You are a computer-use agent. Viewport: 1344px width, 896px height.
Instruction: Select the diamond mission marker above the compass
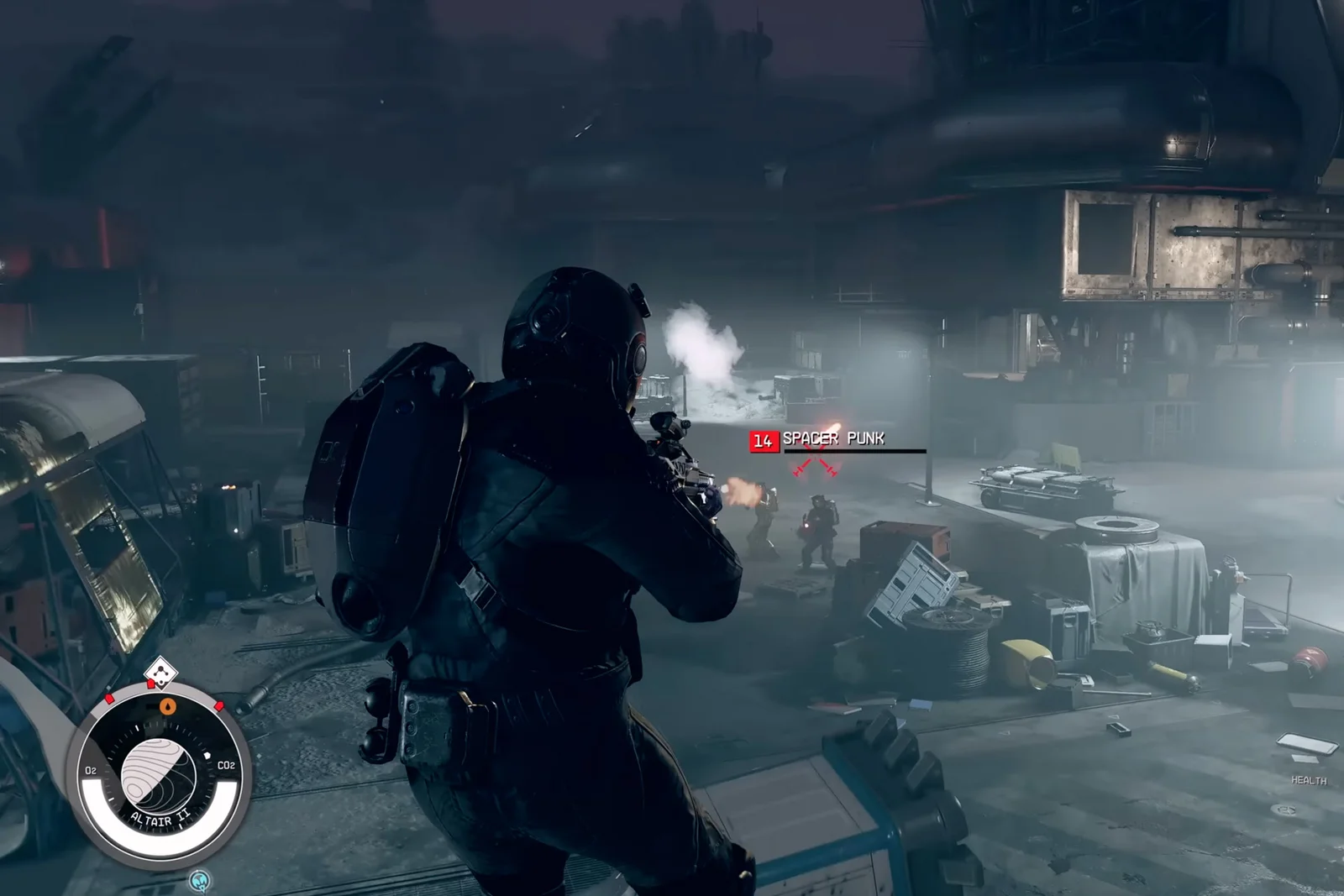click(157, 673)
